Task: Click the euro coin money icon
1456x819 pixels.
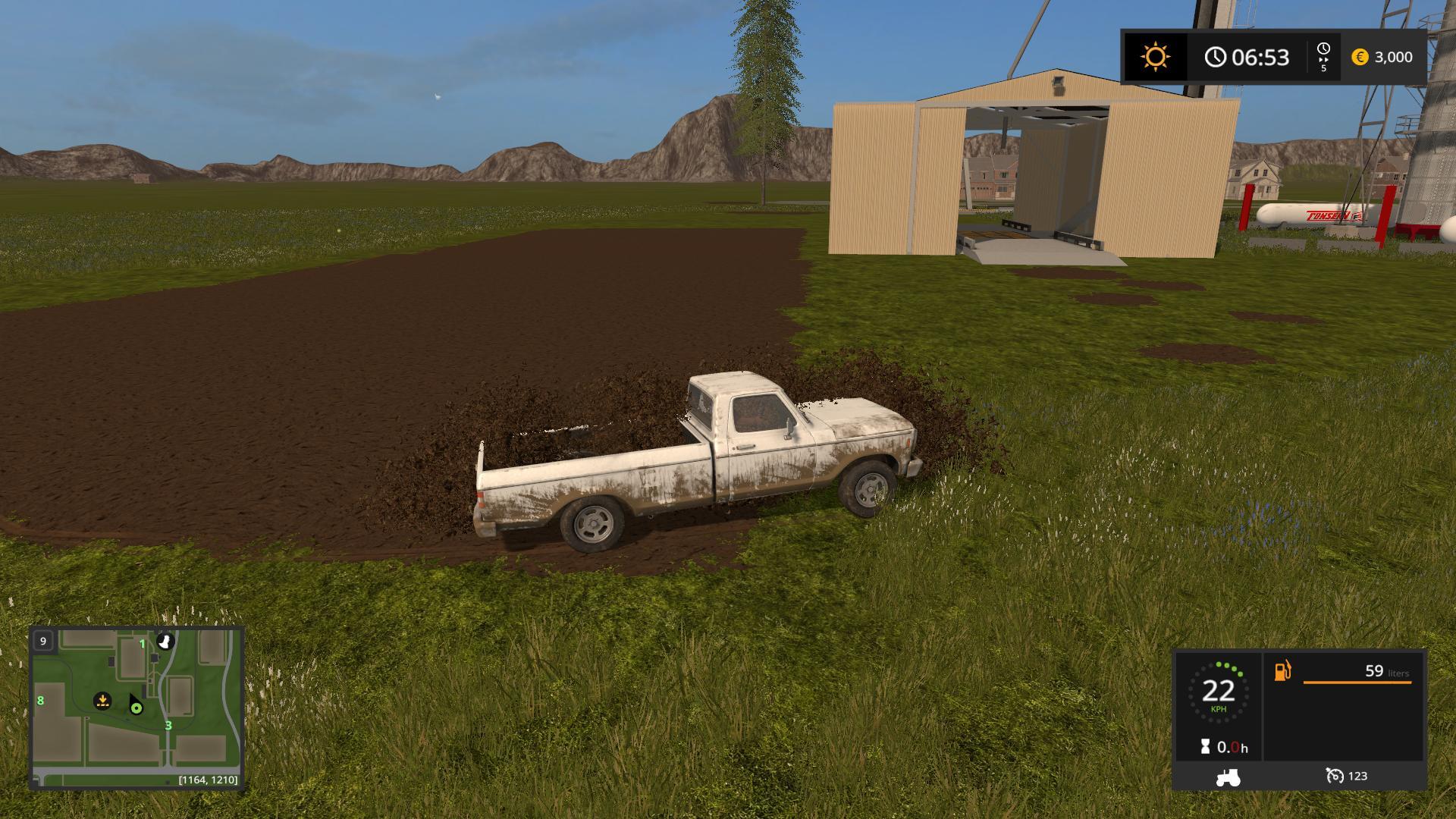Action: [x=1360, y=58]
